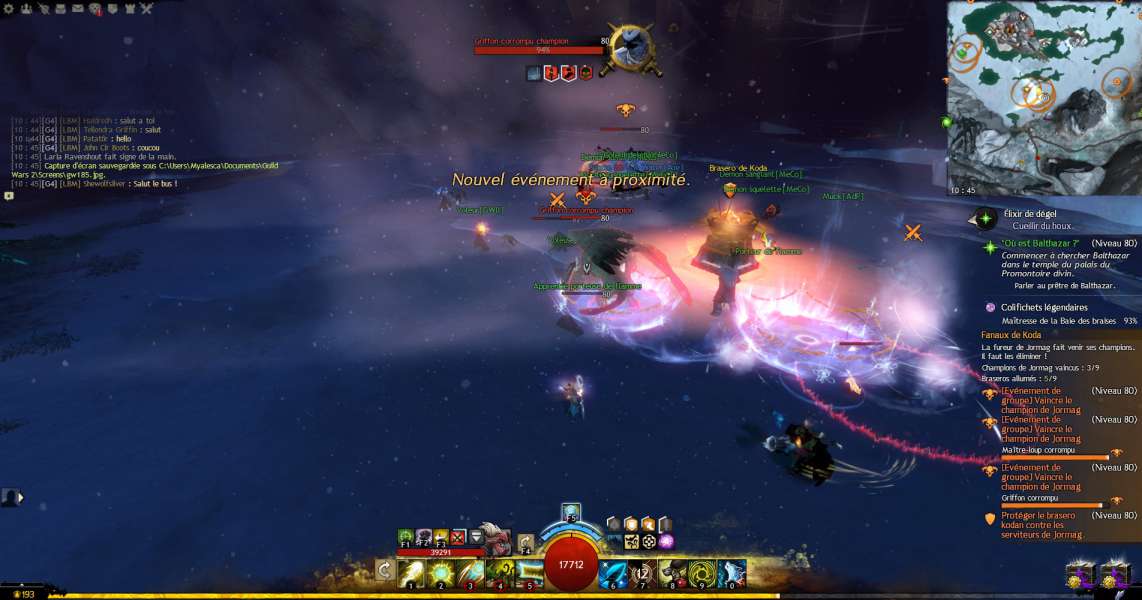Trigger the F5 skill above the health orb

[x=571, y=512]
